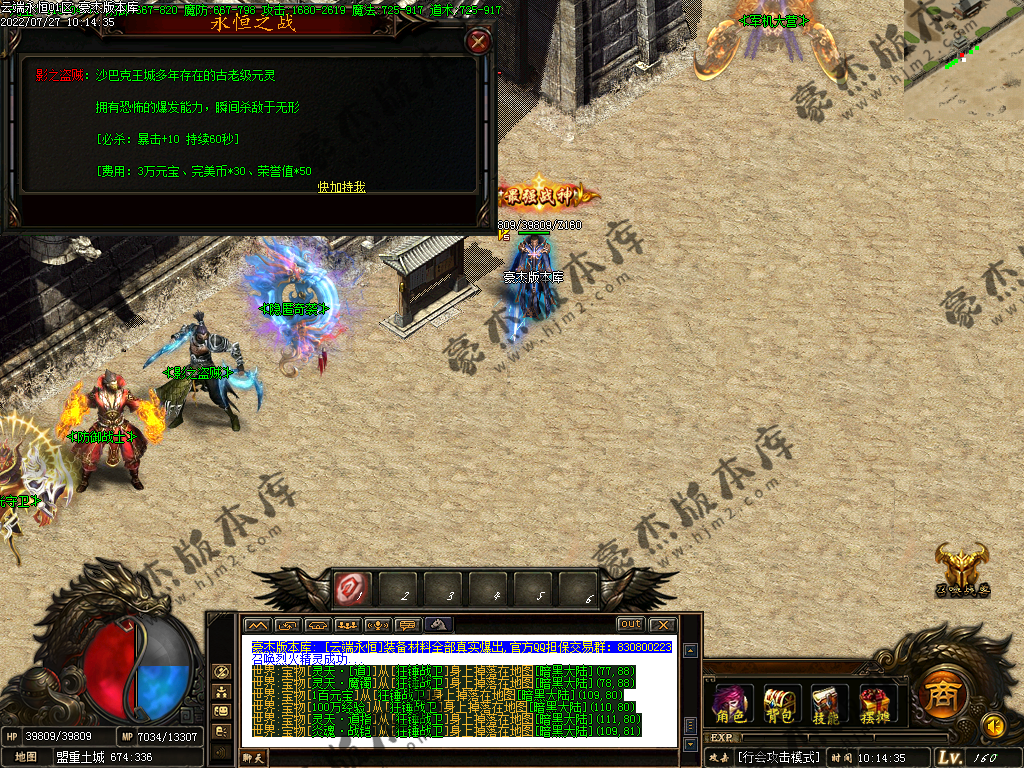Click the 快加持我 link in the dialog
The height and width of the screenshot is (768, 1024).
tap(342, 187)
